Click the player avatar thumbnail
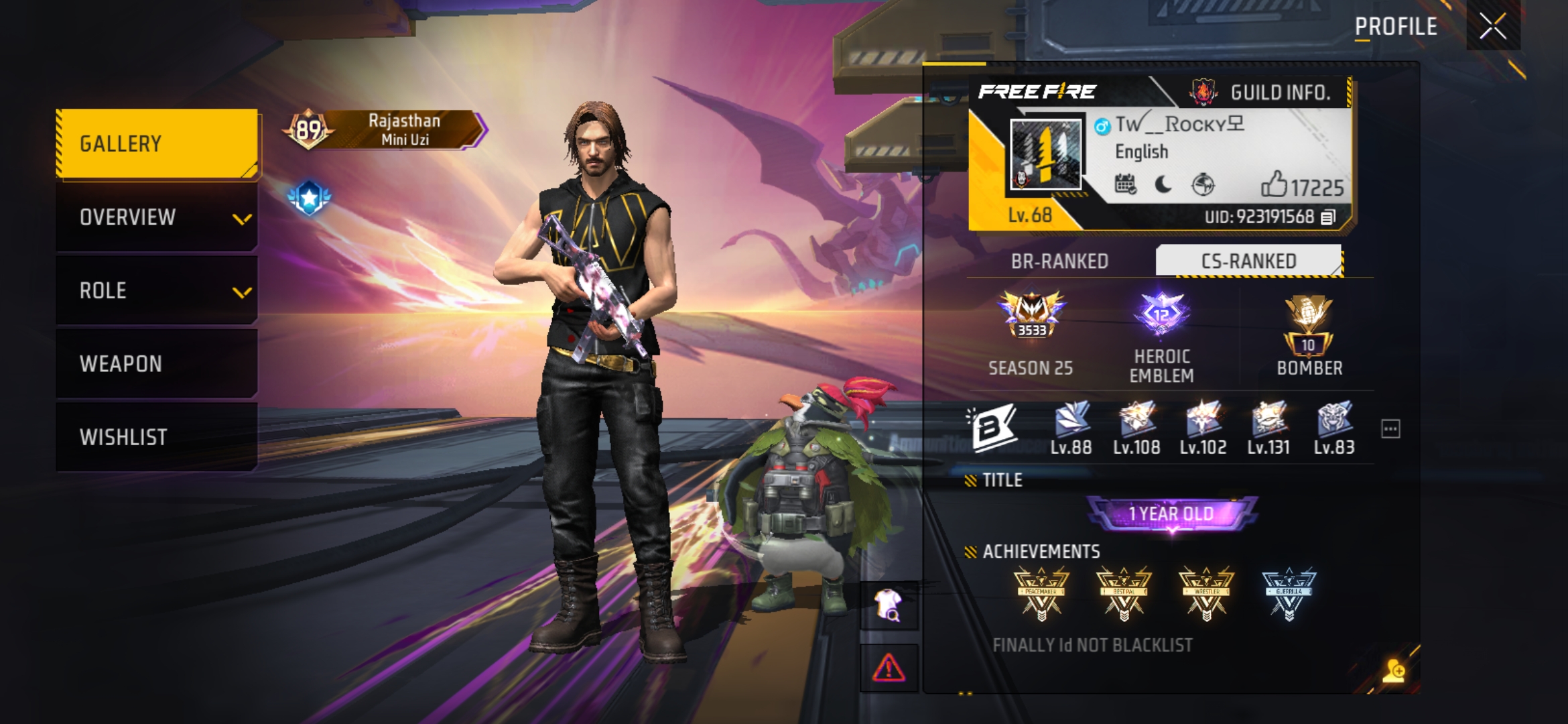The width and height of the screenshot is (1568, 724). click(x=1045, y=154)
